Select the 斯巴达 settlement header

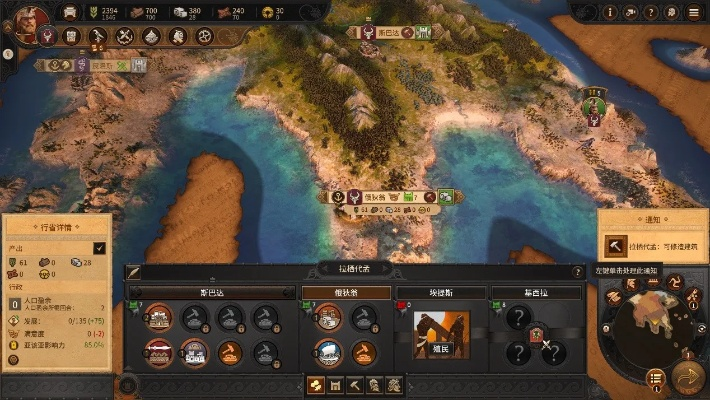click(x=210, y=292)
